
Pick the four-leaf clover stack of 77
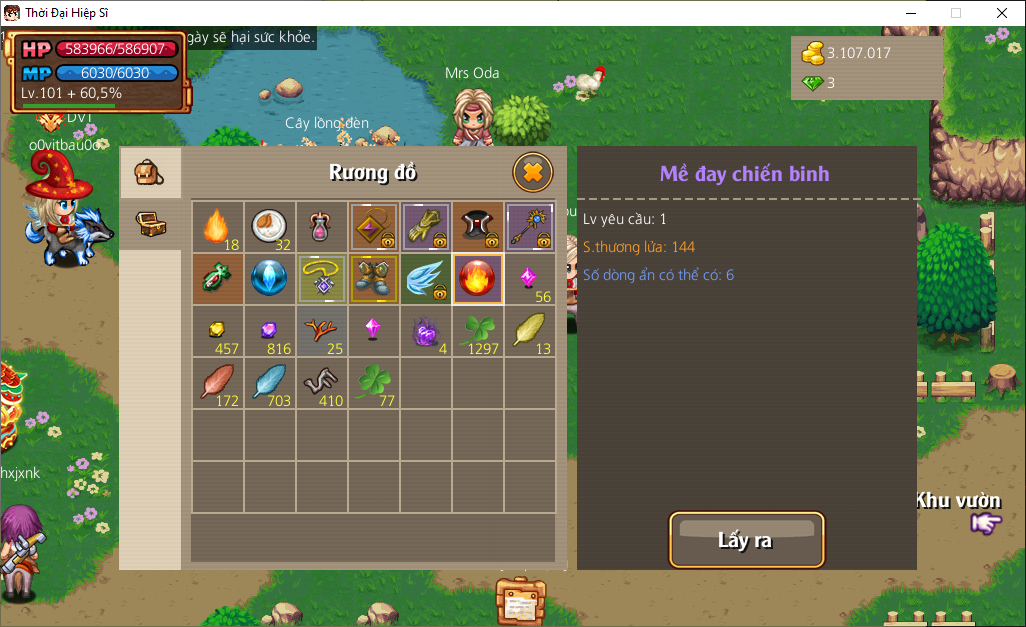[x=374, y=383]
